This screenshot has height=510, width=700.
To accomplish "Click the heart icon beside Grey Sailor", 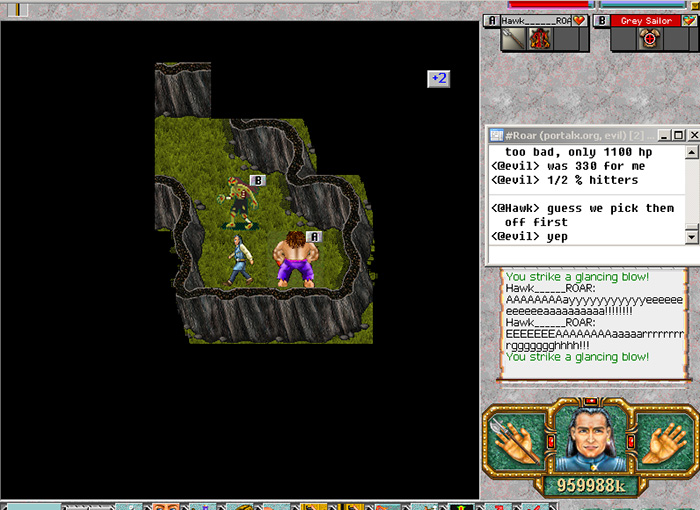I will 689,20.
